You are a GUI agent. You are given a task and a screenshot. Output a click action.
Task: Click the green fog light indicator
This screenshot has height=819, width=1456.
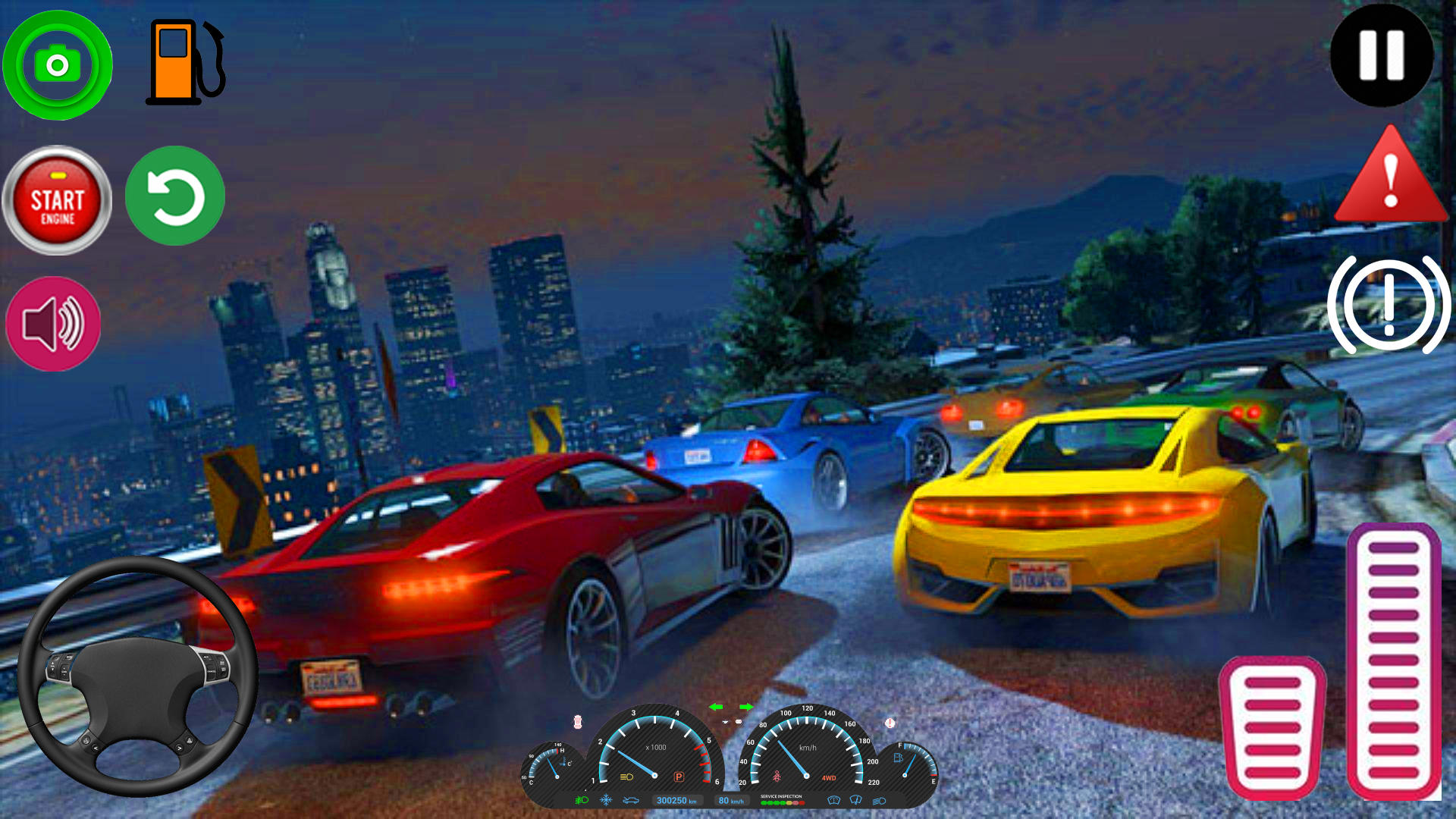581,800
